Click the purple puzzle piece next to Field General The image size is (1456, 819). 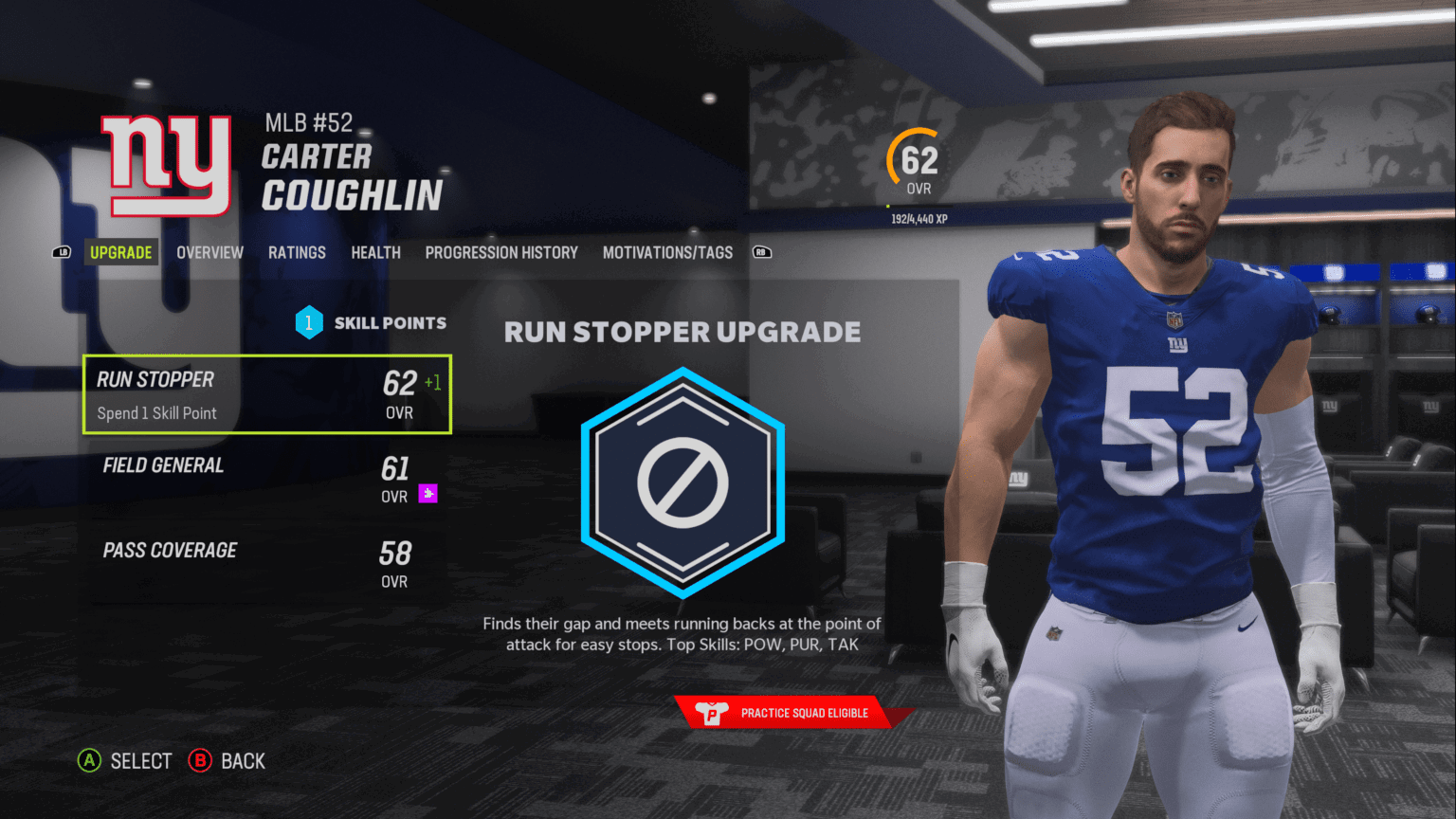click(x=428, y=492)
